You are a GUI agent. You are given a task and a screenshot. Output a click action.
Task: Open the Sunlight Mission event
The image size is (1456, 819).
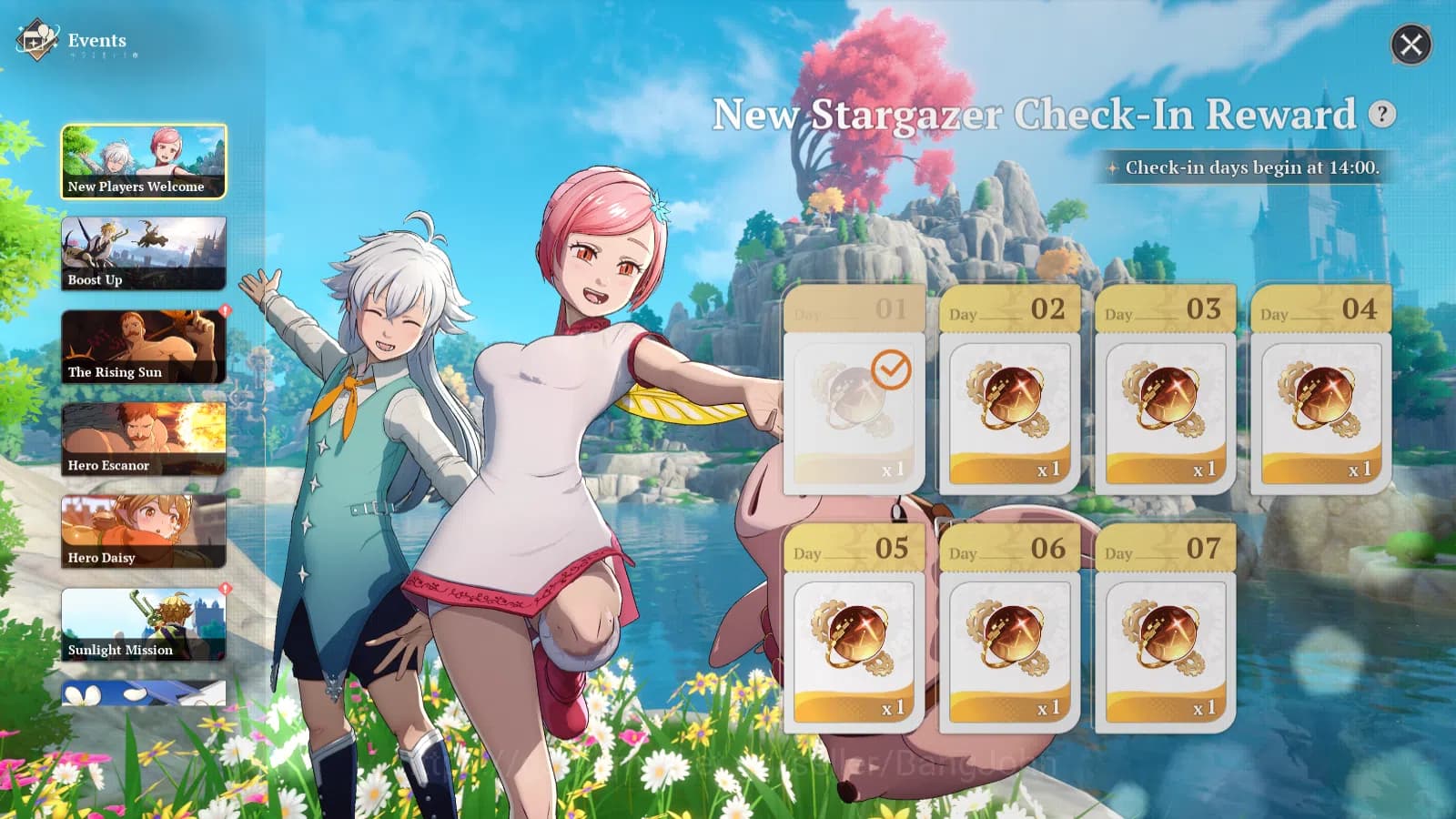coord(143,622)
